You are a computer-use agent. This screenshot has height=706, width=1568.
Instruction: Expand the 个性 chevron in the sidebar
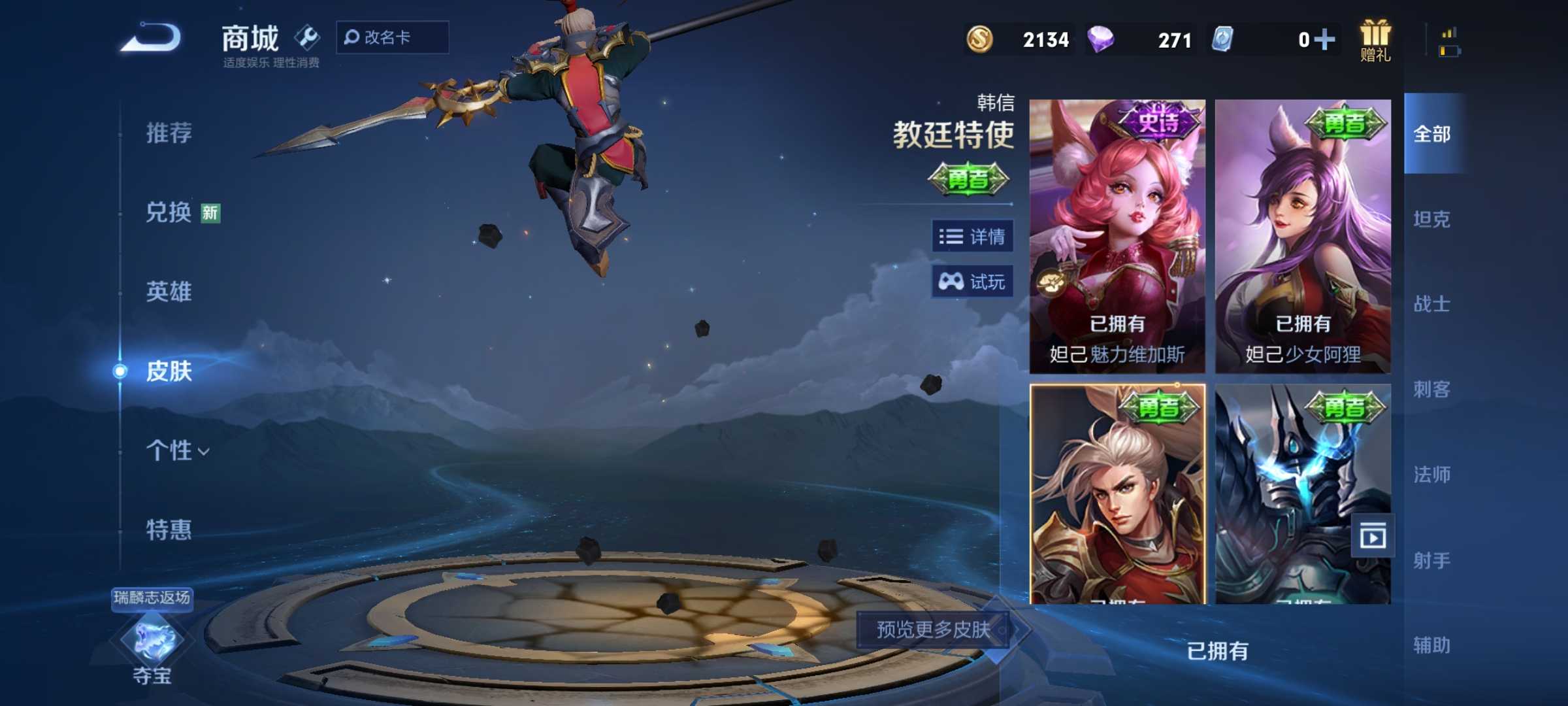tap(204, 452)
